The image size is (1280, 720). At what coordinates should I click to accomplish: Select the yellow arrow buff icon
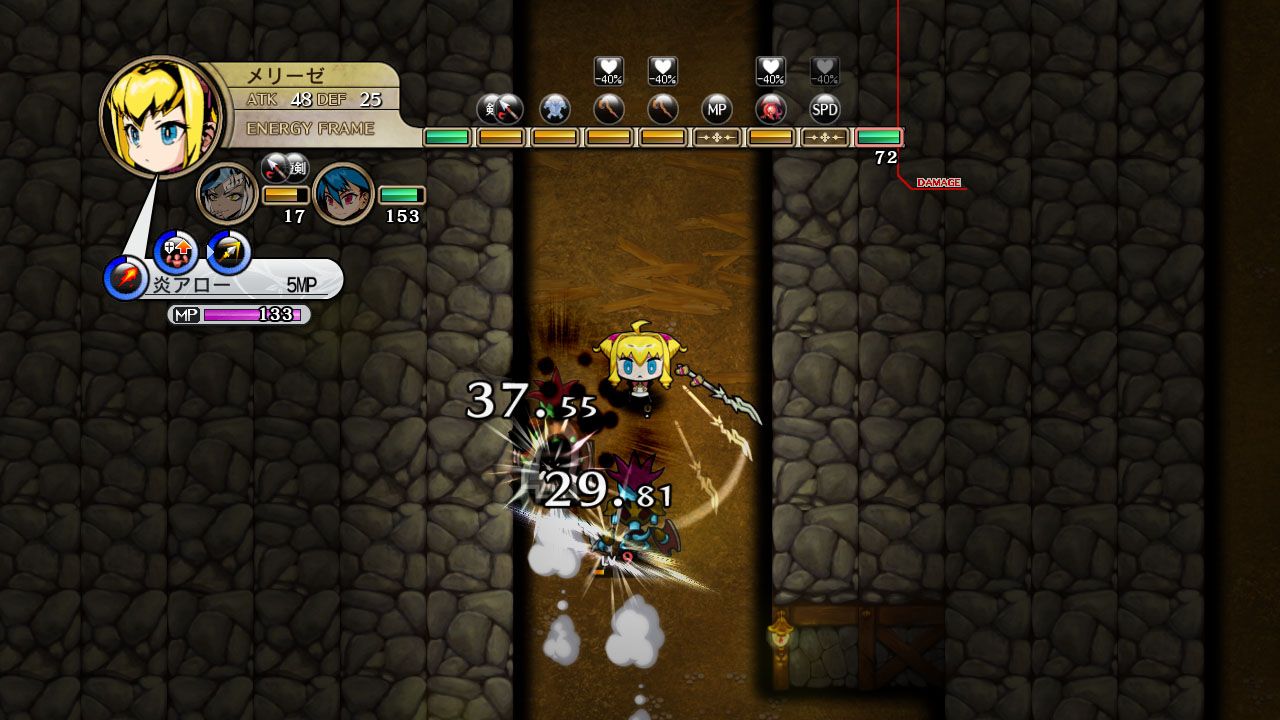[x=228, y=250]
